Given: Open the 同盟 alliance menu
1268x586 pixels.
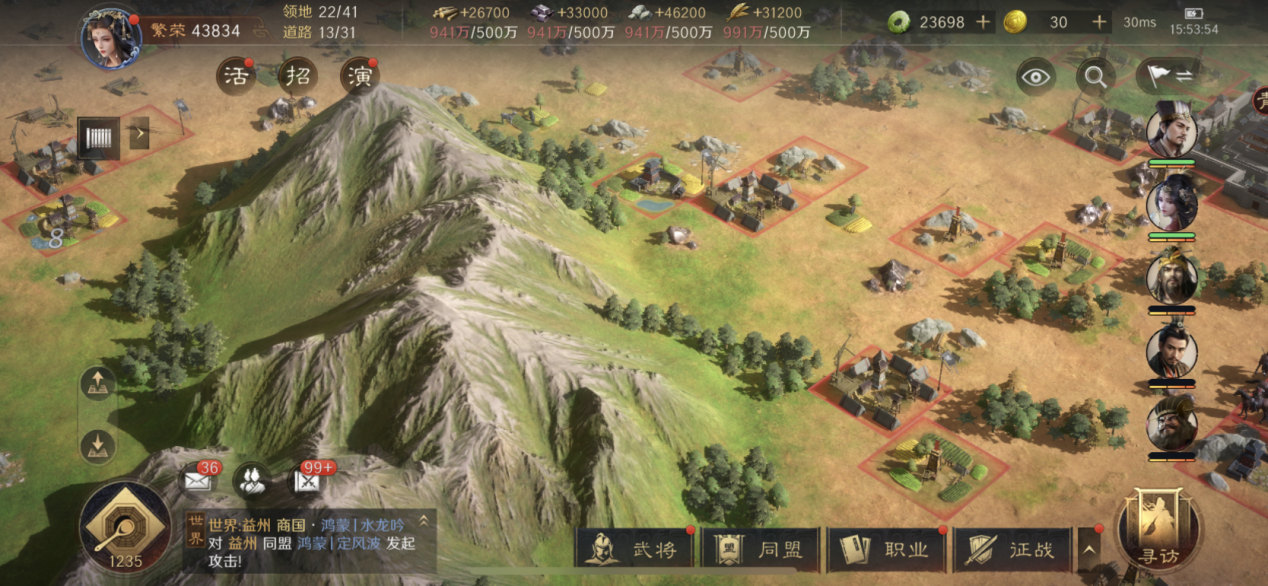Looking at the screenshot, I should (x=761, y=549).
